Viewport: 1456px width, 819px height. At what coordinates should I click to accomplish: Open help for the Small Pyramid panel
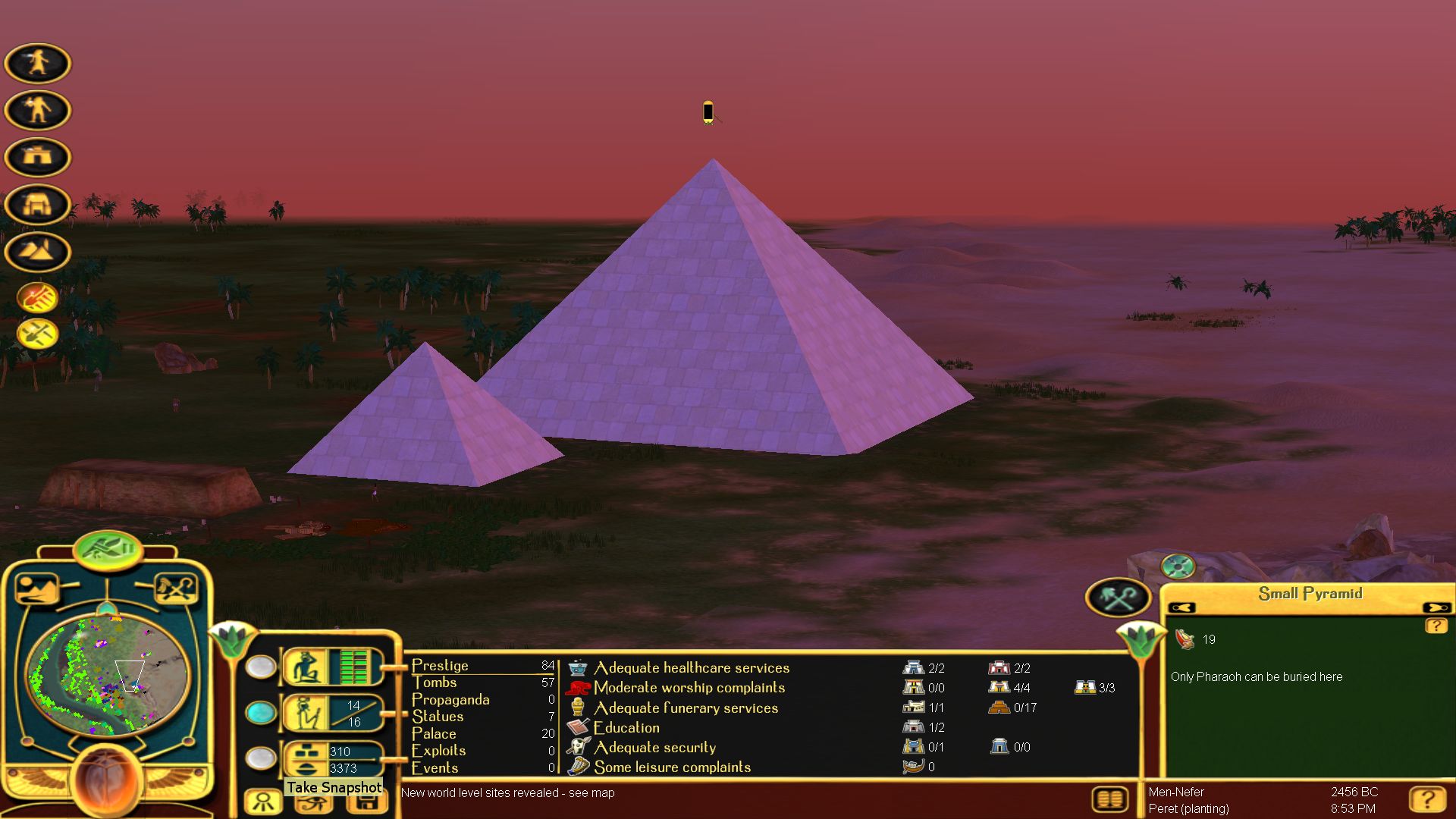coord(1436,626)
